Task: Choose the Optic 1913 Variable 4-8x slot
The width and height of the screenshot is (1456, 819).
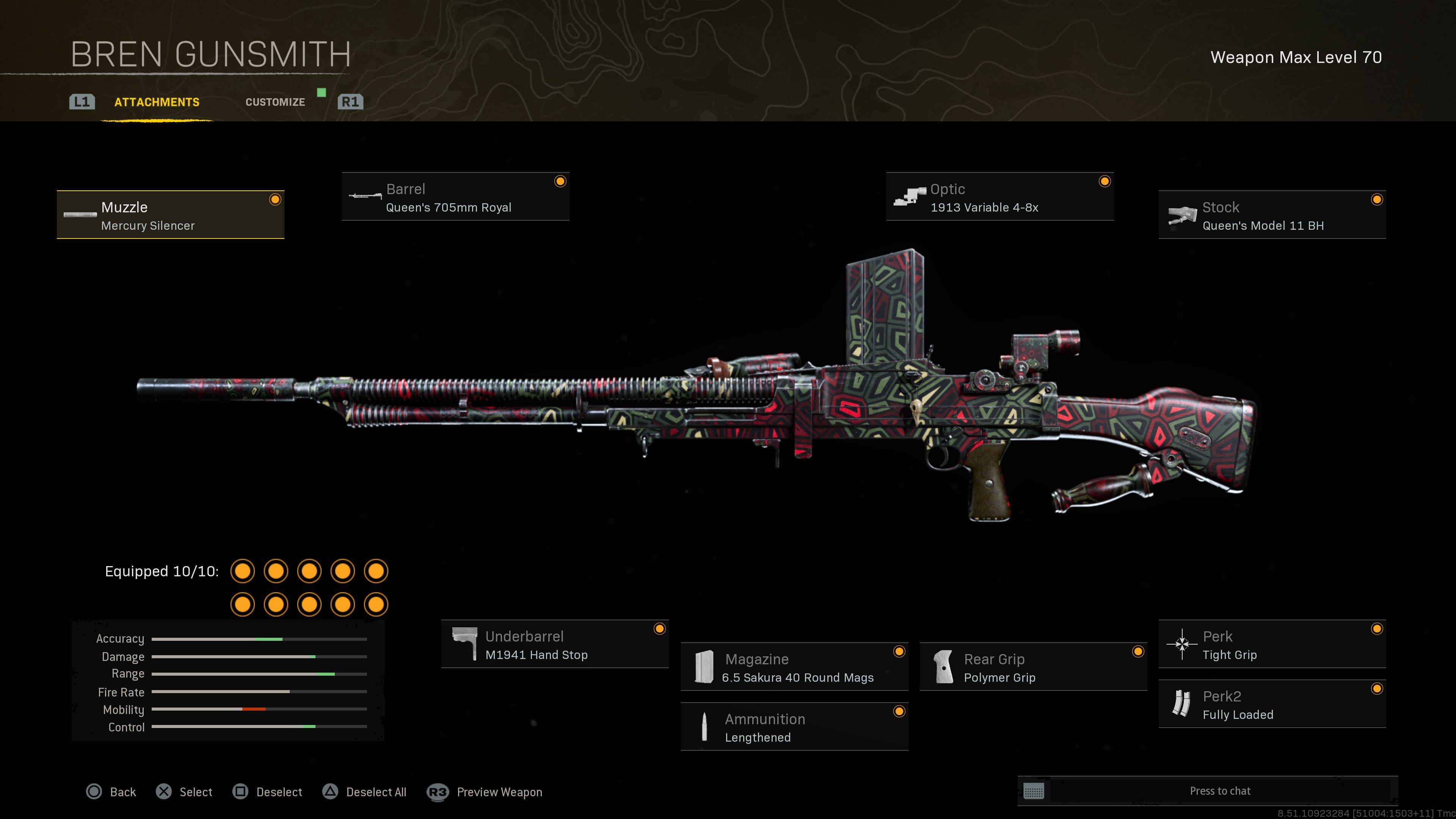Action: tap(999, 197)
